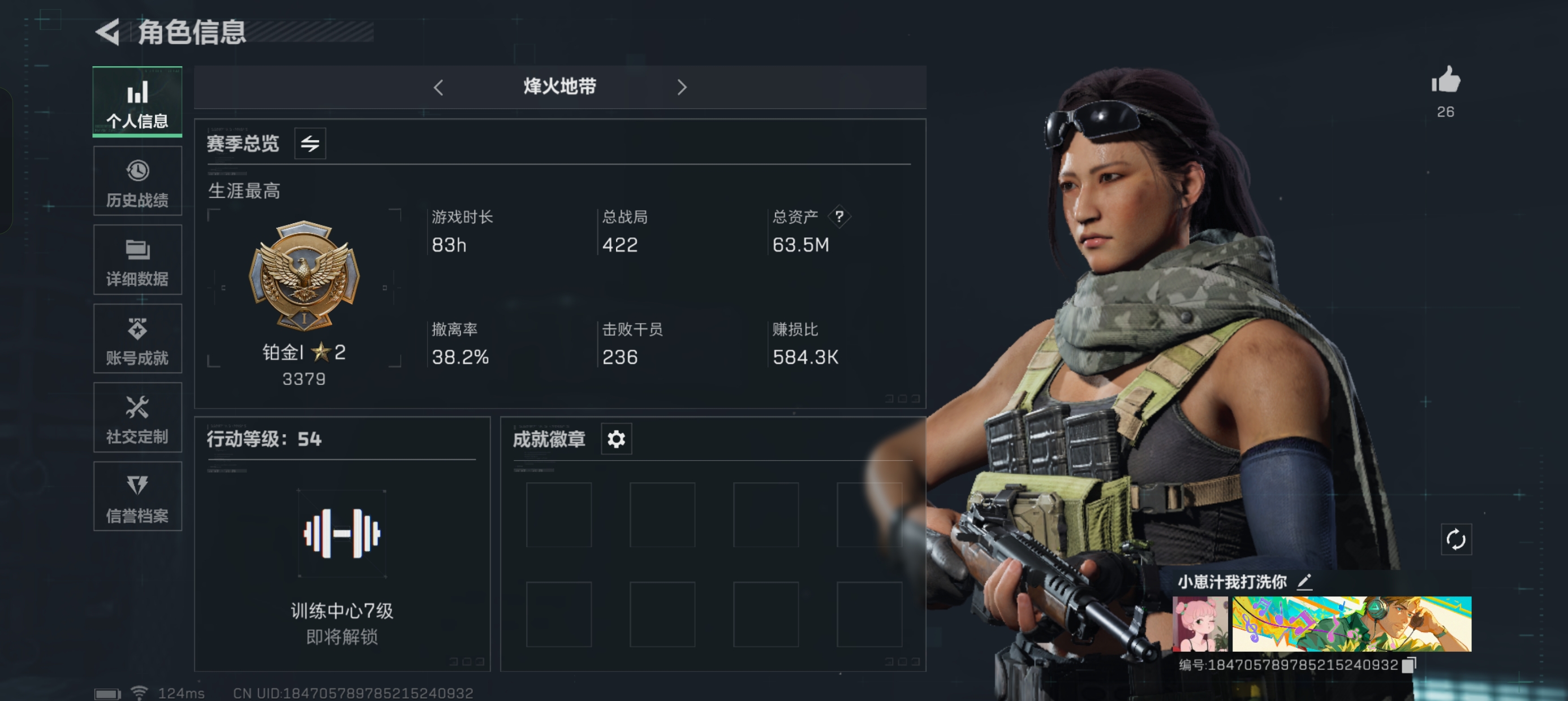Click the 总资产 question mark tooltip
The width and height of the screenshot is (1568, 701).
840,217
